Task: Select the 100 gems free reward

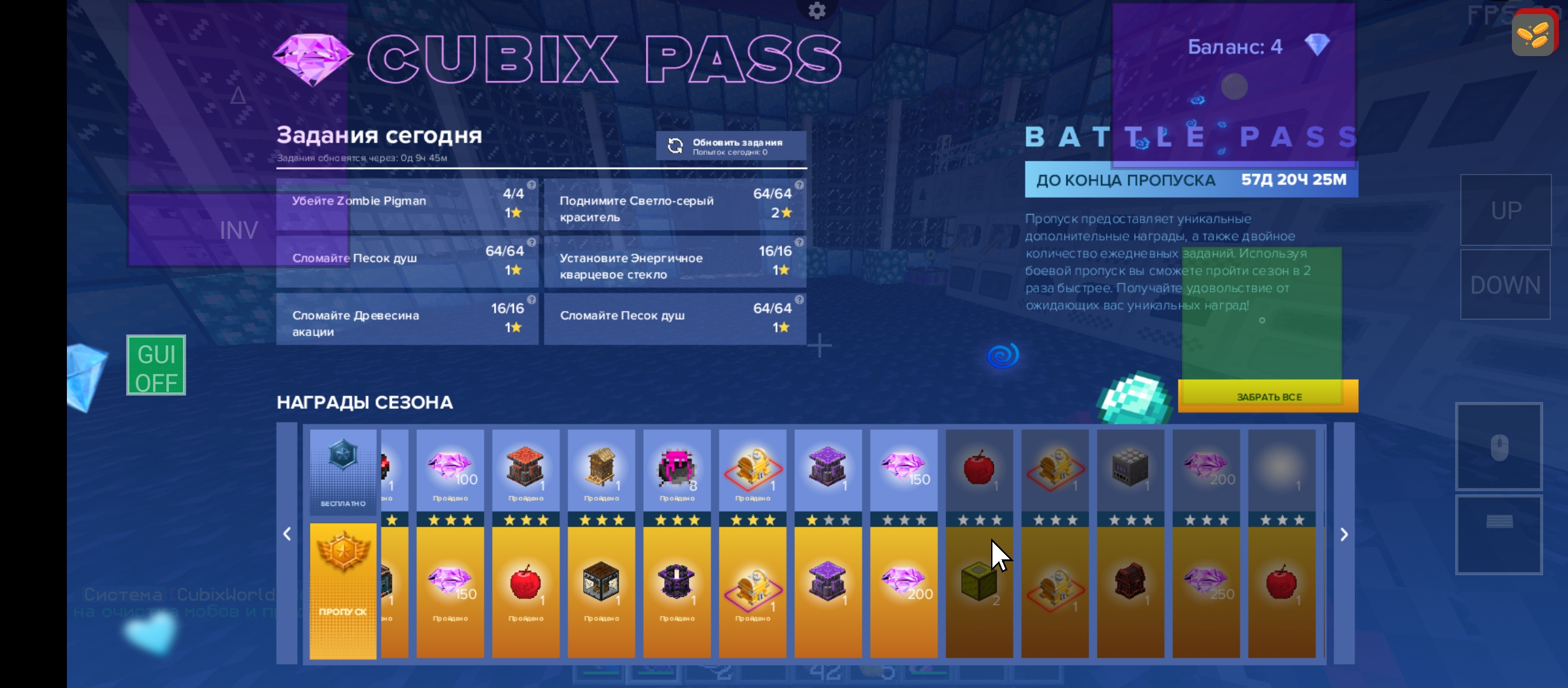Action: (450, 470)
